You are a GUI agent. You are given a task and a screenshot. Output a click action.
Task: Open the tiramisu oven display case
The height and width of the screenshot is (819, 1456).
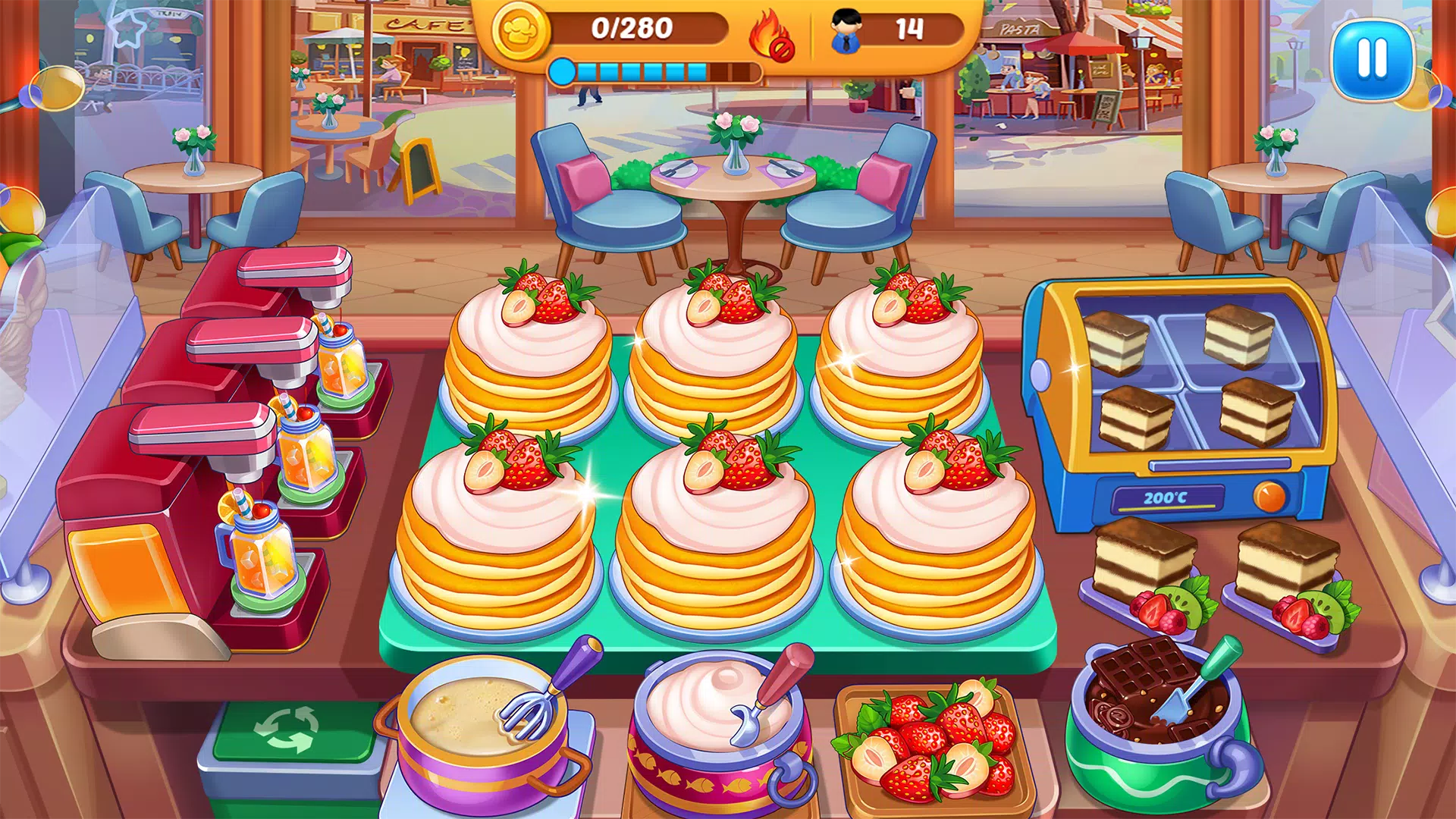tap(1191, 372)
